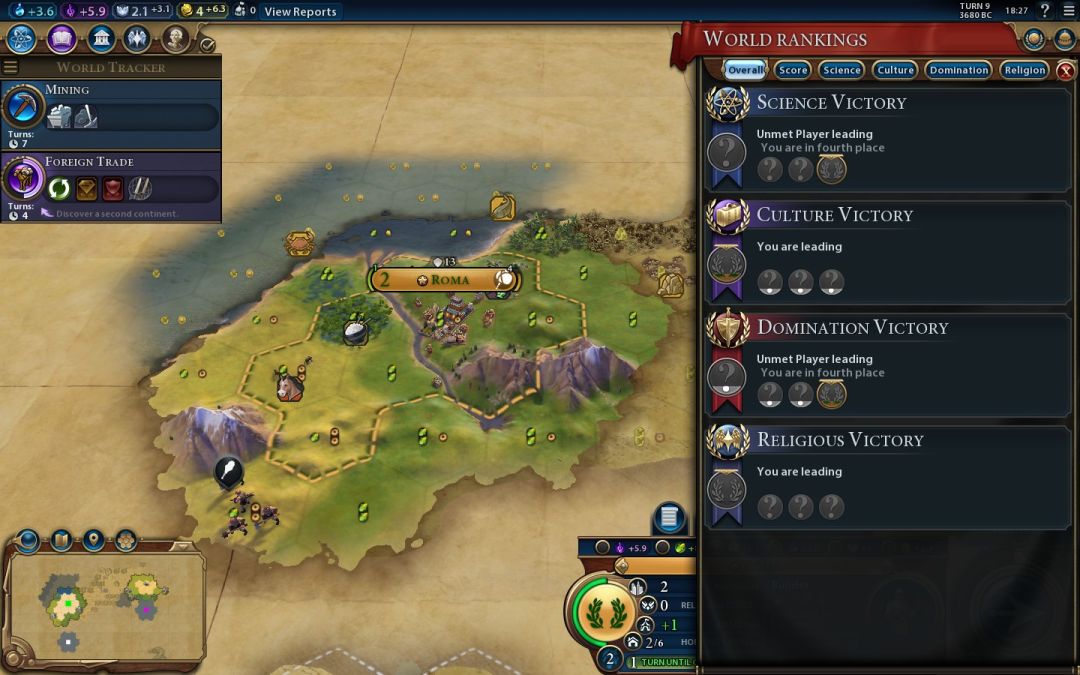Open the great people bust icon
The height and width of the screenshot is (675, 1080).
pos(176,39)
